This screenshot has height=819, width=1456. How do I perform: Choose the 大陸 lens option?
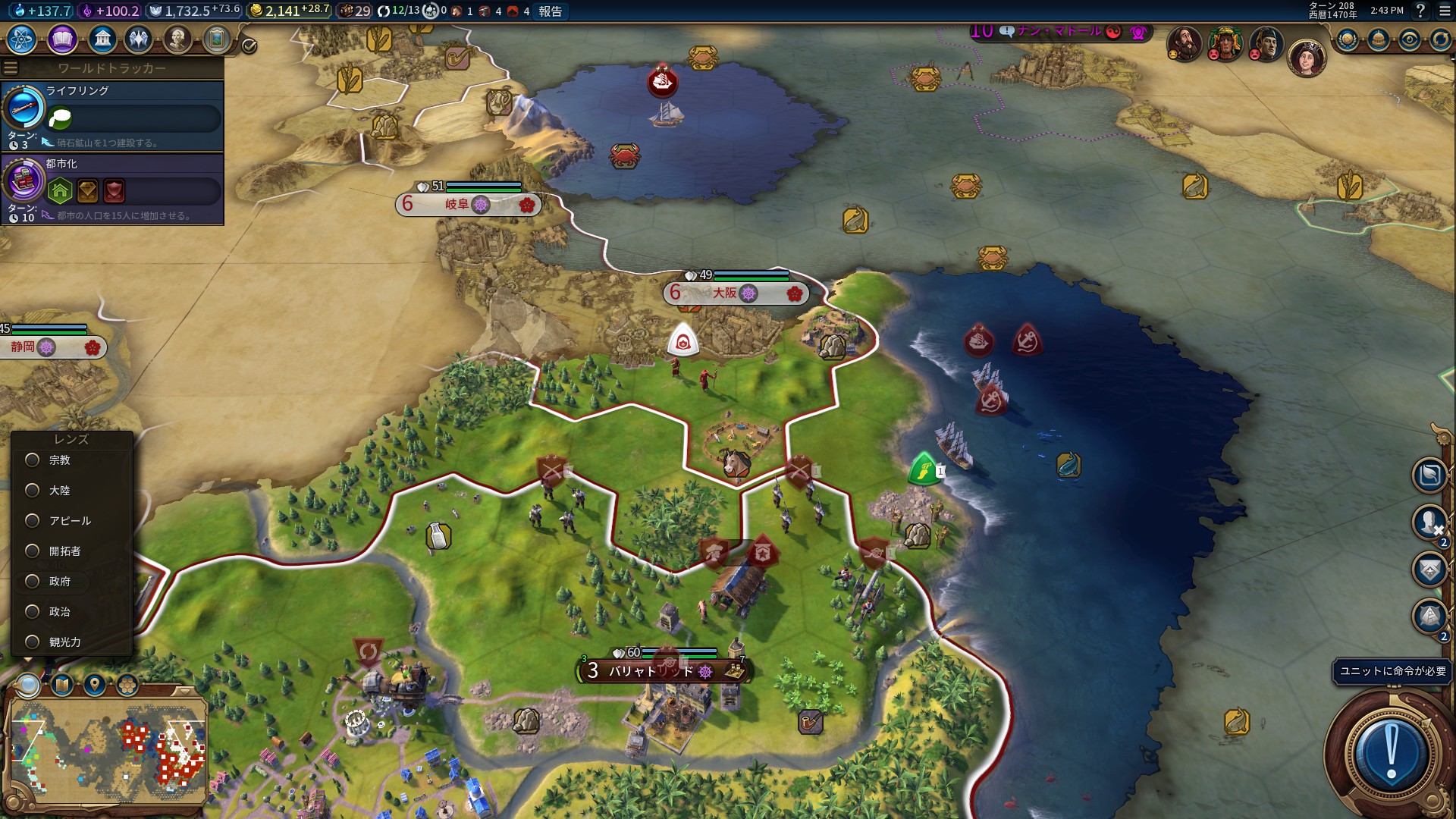(x=33, y=491)
